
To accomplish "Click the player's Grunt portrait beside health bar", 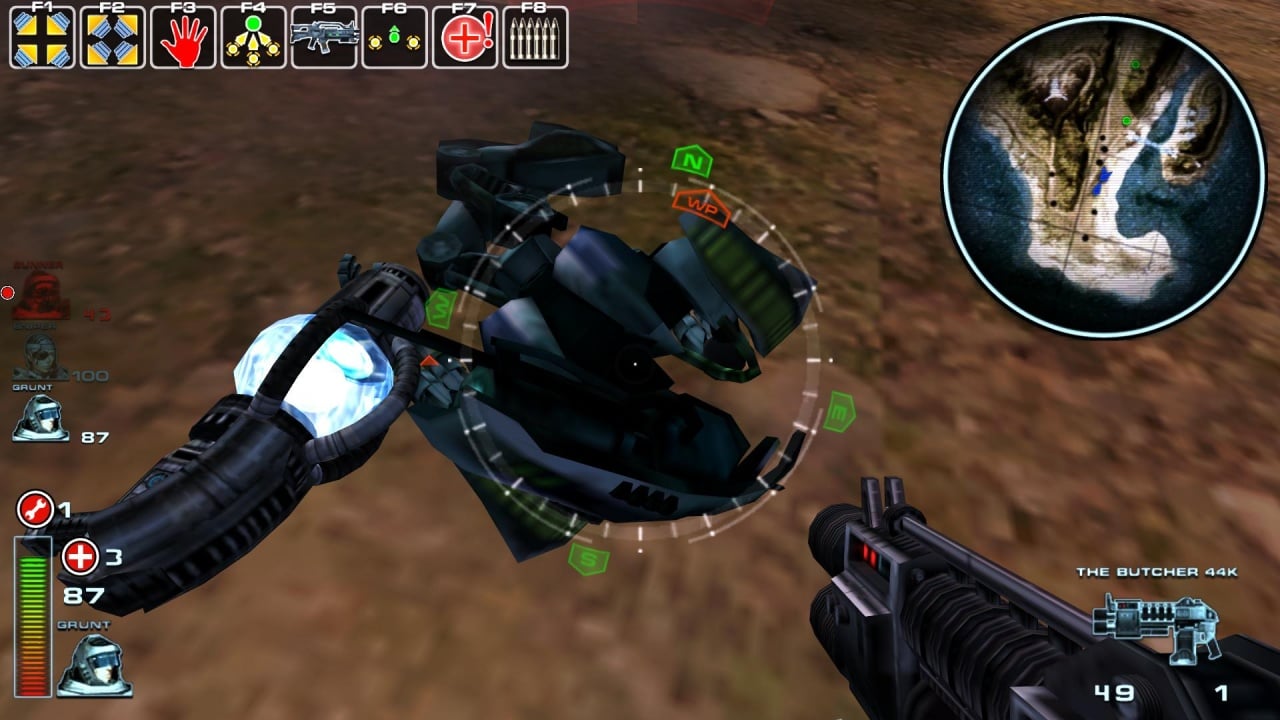I will click(92, 665).
